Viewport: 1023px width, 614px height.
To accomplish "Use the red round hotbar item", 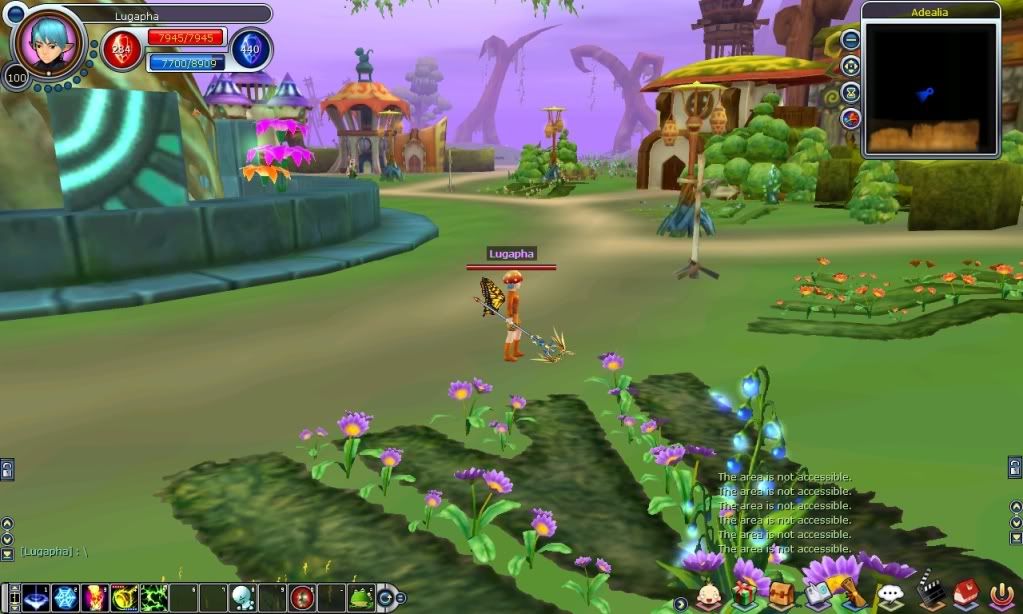I will pos(301,597).
